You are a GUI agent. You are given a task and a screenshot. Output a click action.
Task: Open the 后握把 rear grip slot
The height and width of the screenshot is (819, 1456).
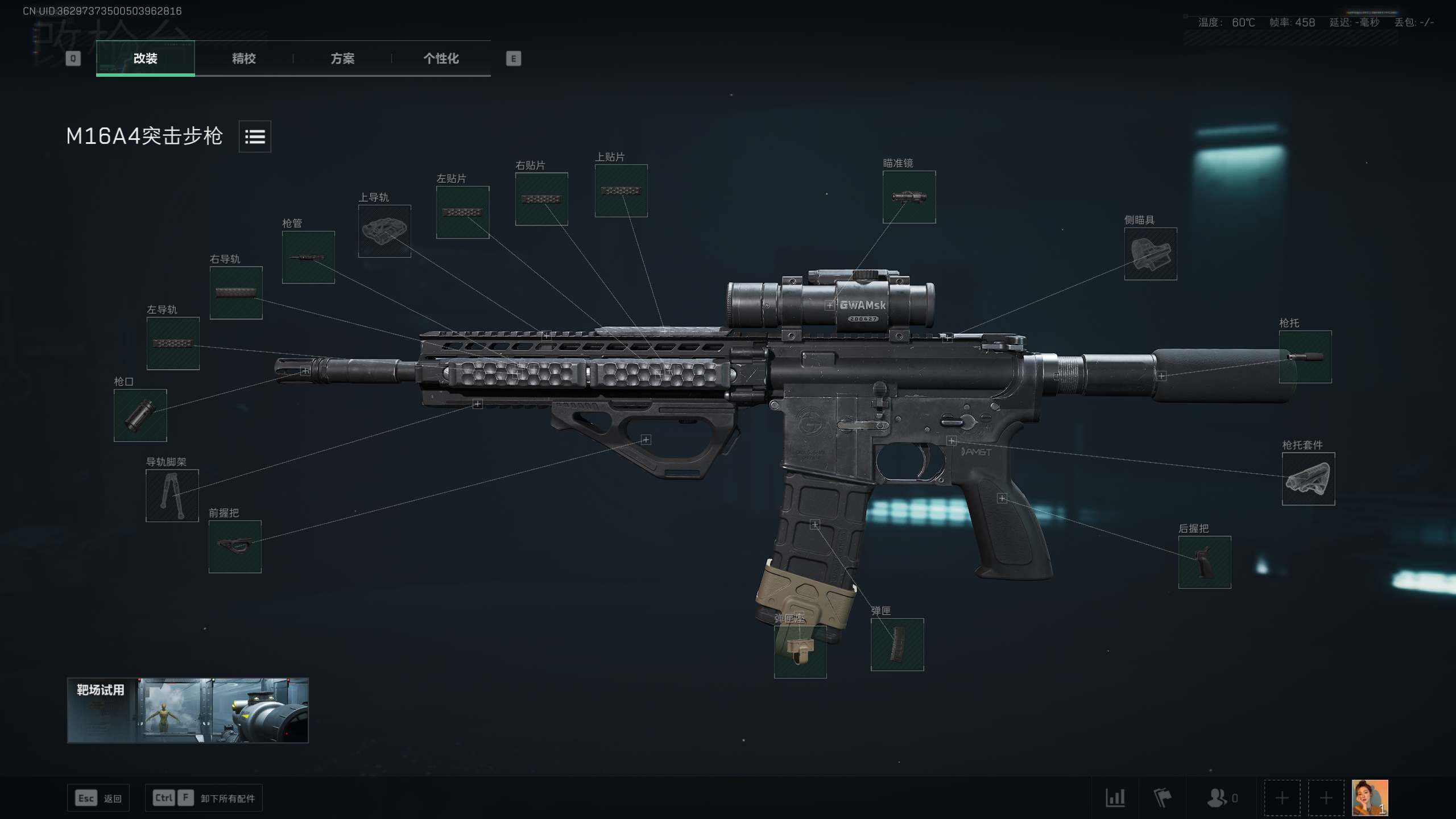[1204, 562]
